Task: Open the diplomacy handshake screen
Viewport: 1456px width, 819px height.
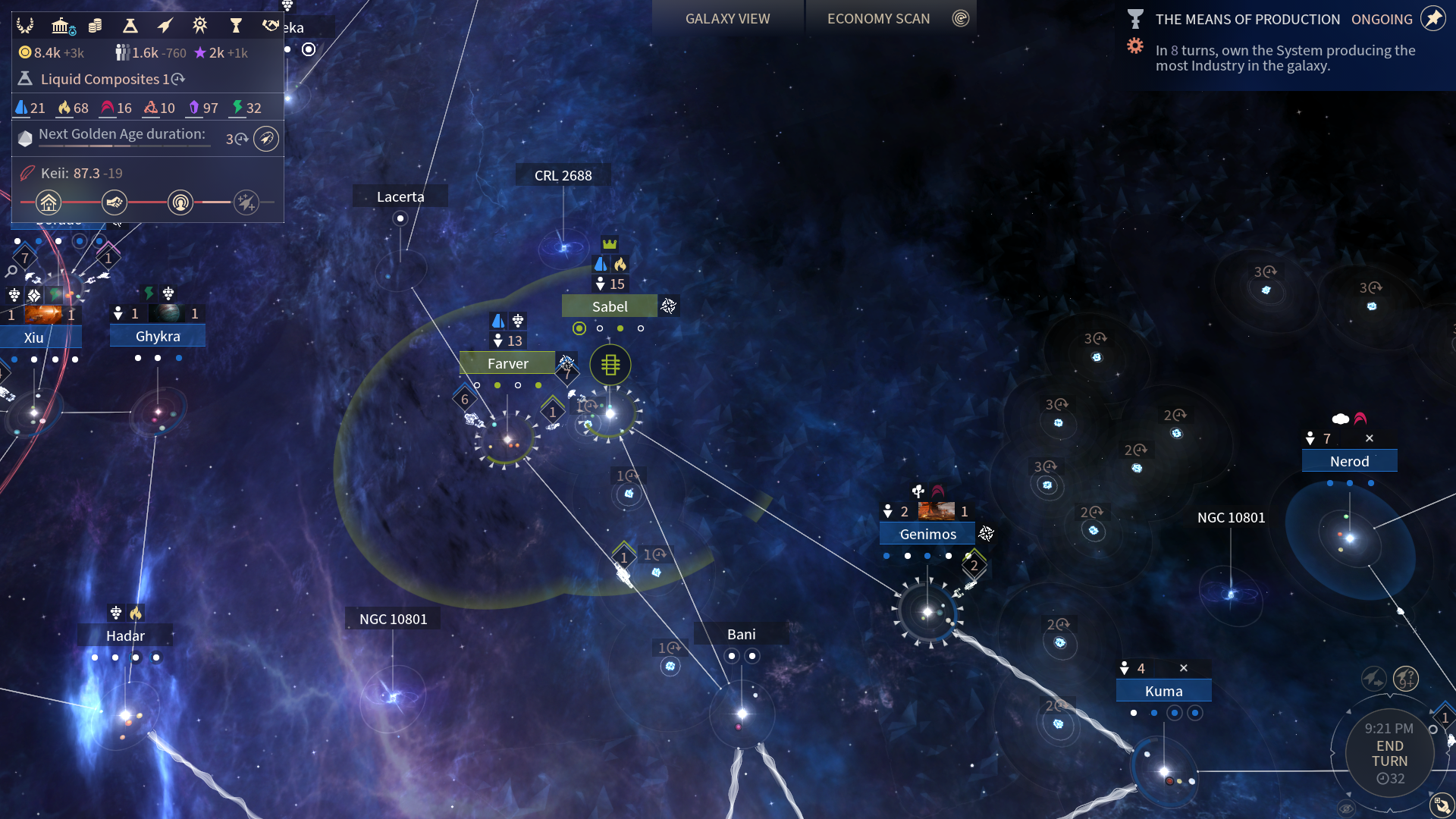Action: pyautogui.click(x=270, y=26)
